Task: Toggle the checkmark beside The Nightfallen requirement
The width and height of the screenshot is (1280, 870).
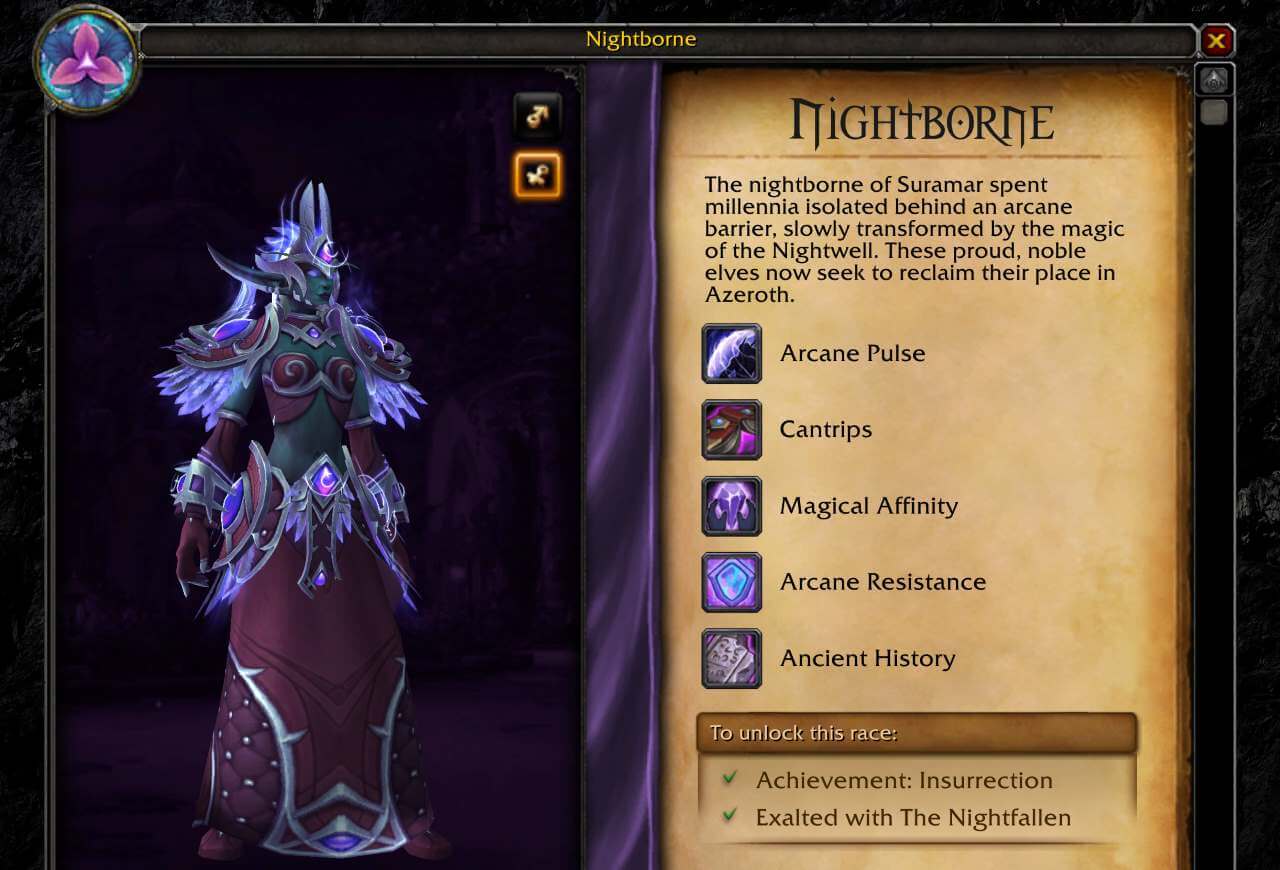Action: coord(729,817)
